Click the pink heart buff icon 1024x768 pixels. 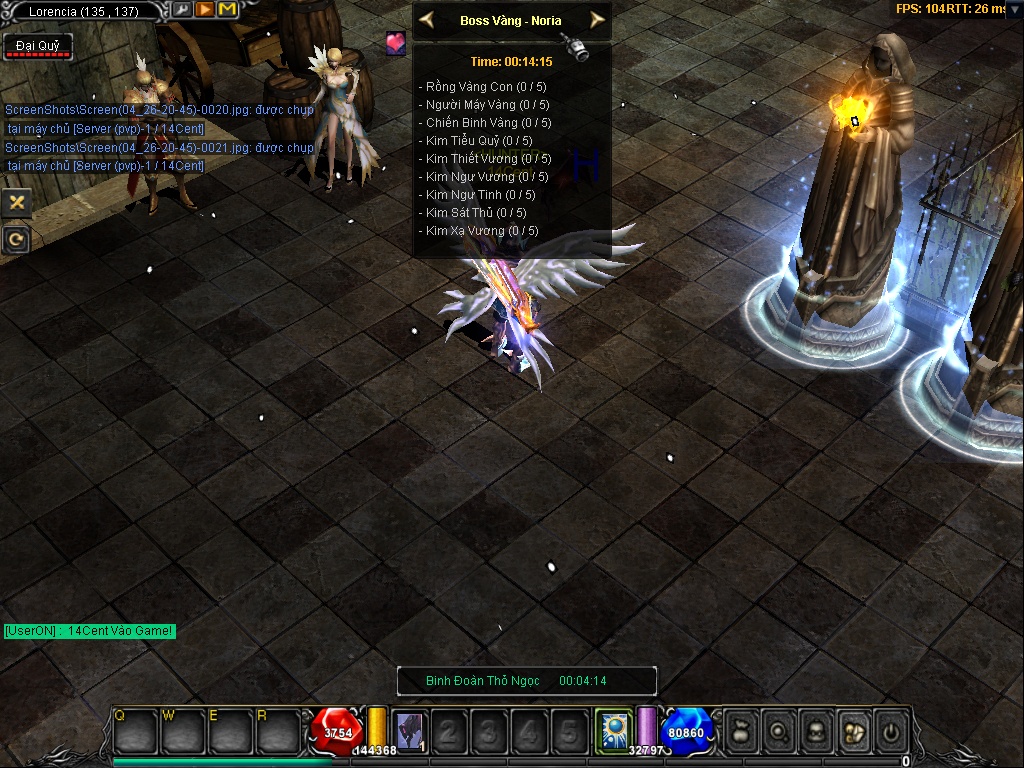(x=396, y=43)
